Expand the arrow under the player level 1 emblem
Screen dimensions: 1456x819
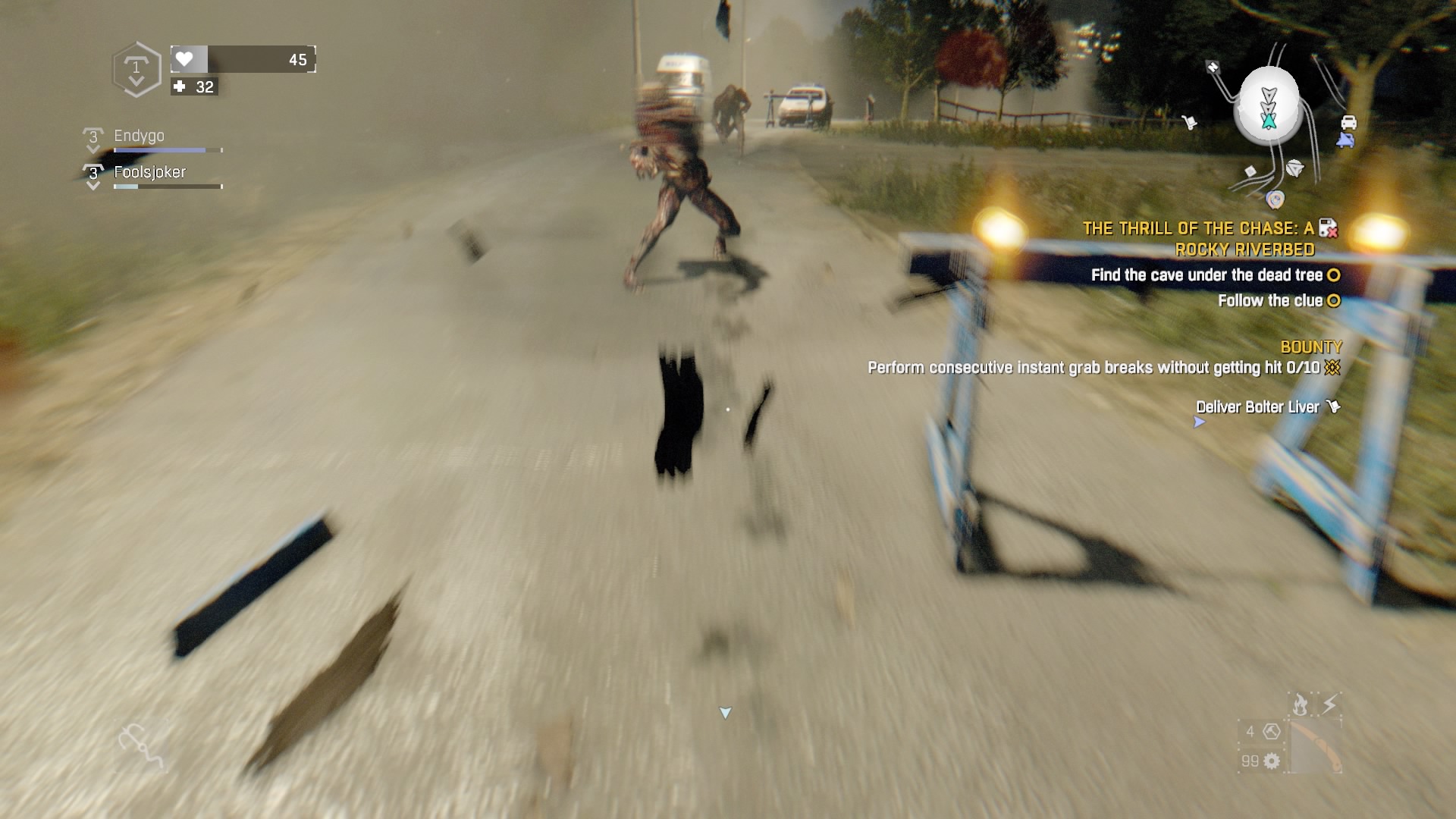pos(136,79)
